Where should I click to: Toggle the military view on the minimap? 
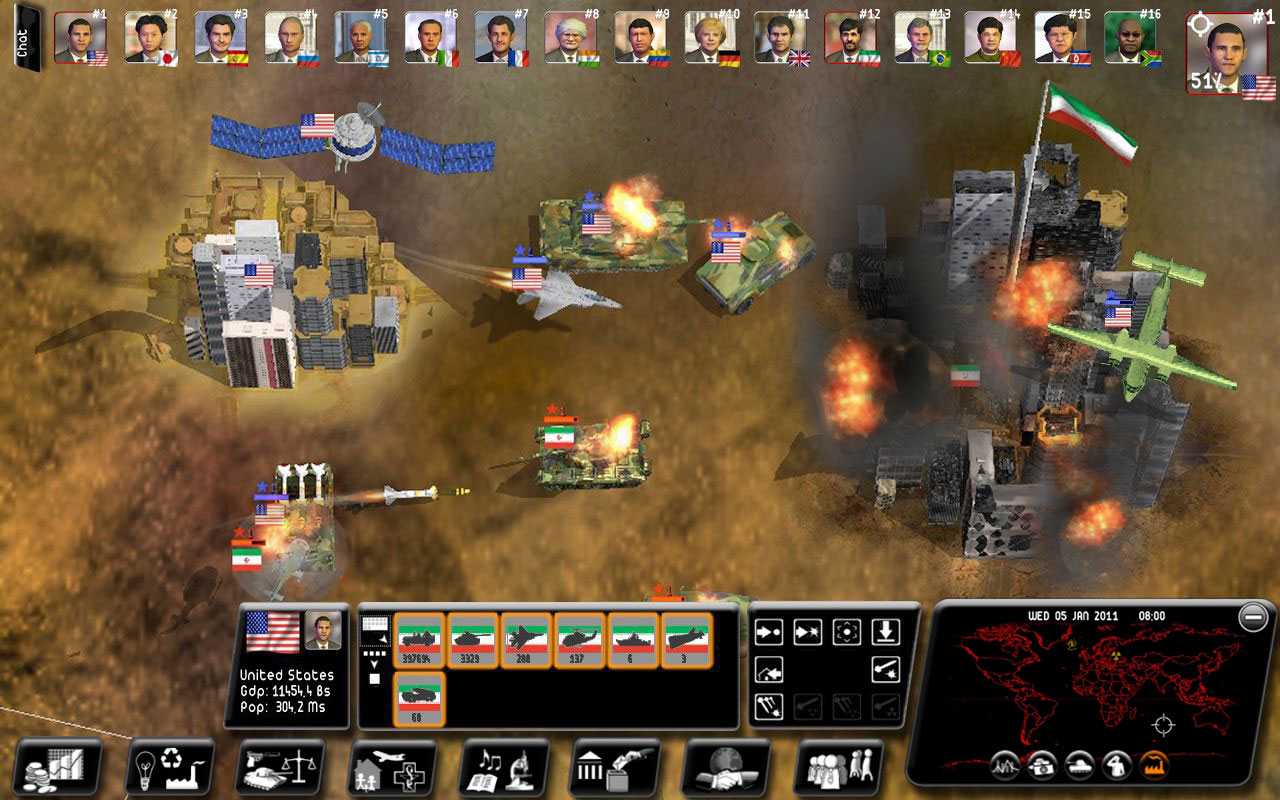coord(1080,765)
